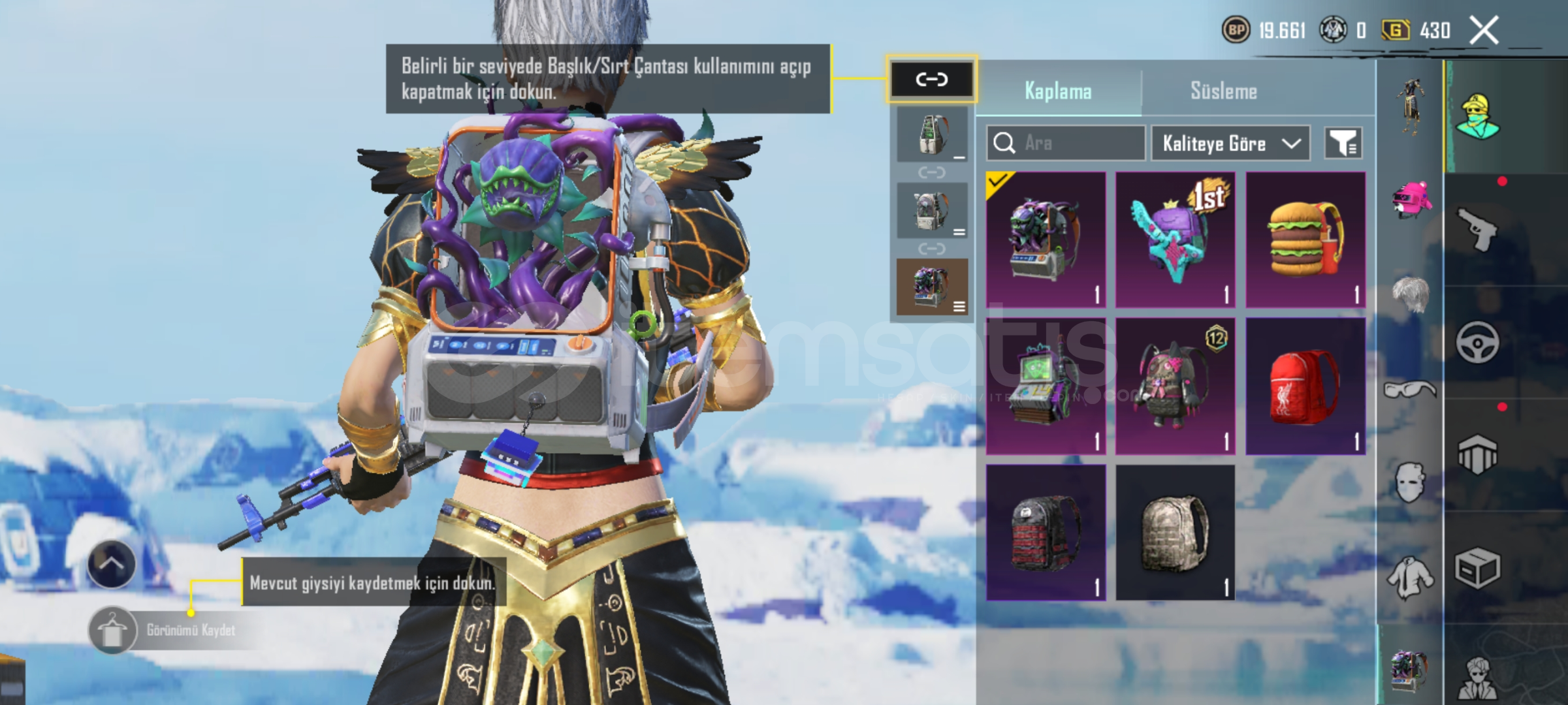Image resolution: width=1568 pixels, height=705 pixels.
Task: Open the pistol weapons category
Action: click(1477, 229)
